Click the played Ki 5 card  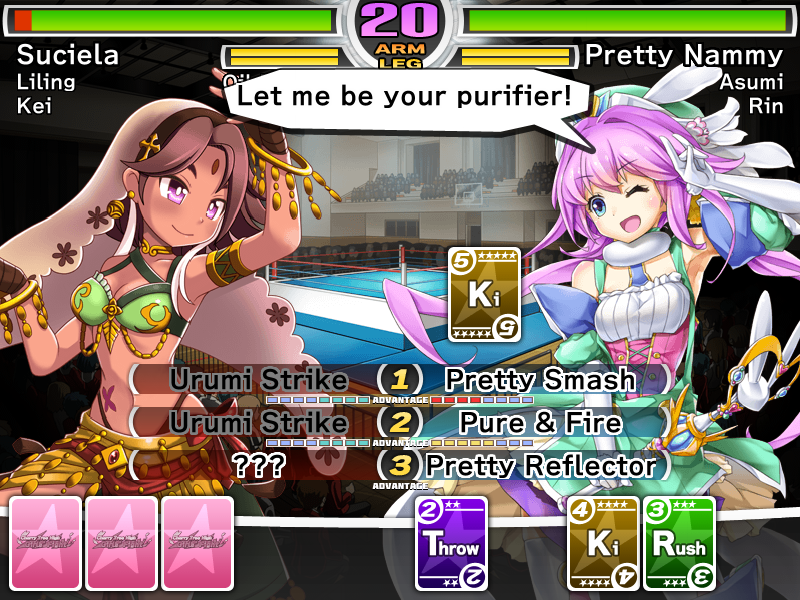click(x=485, y=294)
